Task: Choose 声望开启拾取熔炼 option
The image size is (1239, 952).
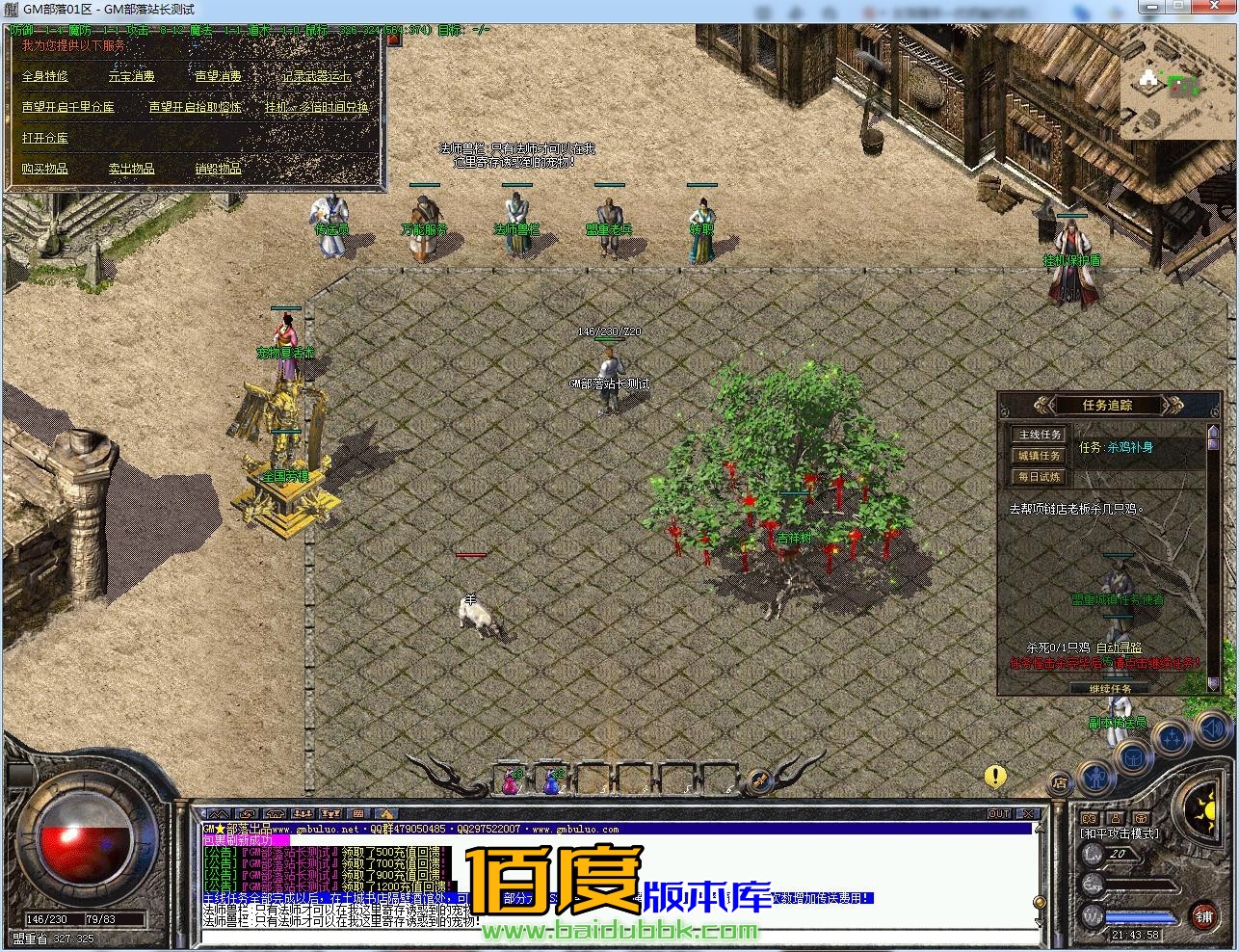Action: click(x=195, y=107)
